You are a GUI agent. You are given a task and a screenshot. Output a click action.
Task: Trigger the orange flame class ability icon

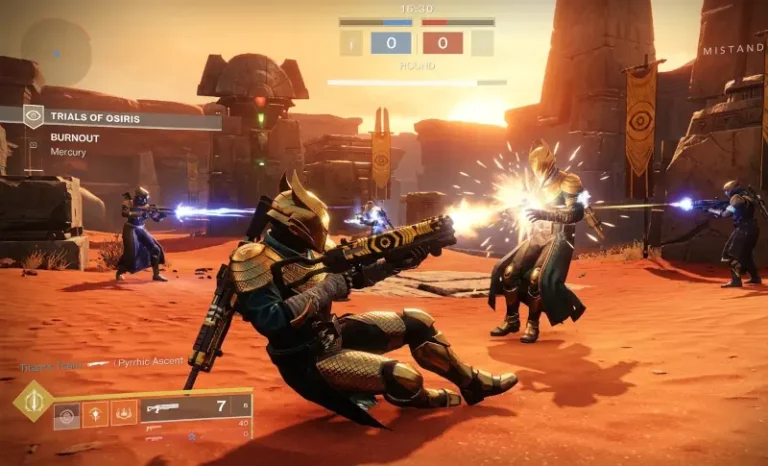coord(124,413)
